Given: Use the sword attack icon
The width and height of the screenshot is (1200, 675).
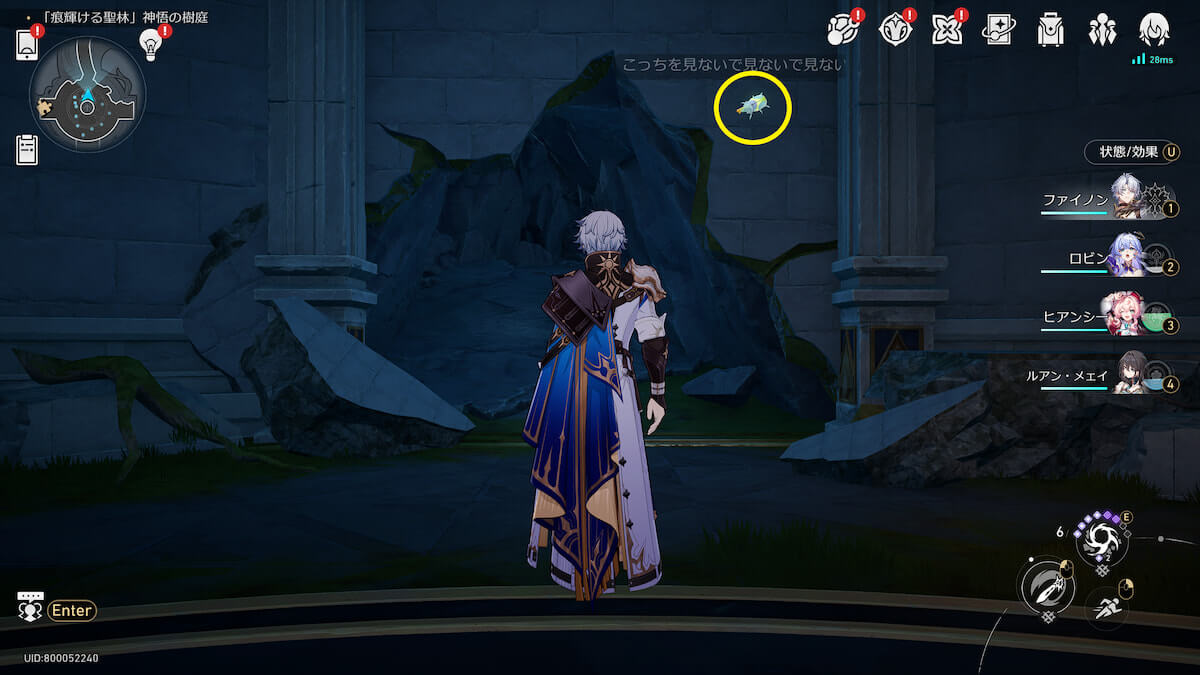Looking at the screenshot, I should pyautogui.click(x=1044, y=587).
